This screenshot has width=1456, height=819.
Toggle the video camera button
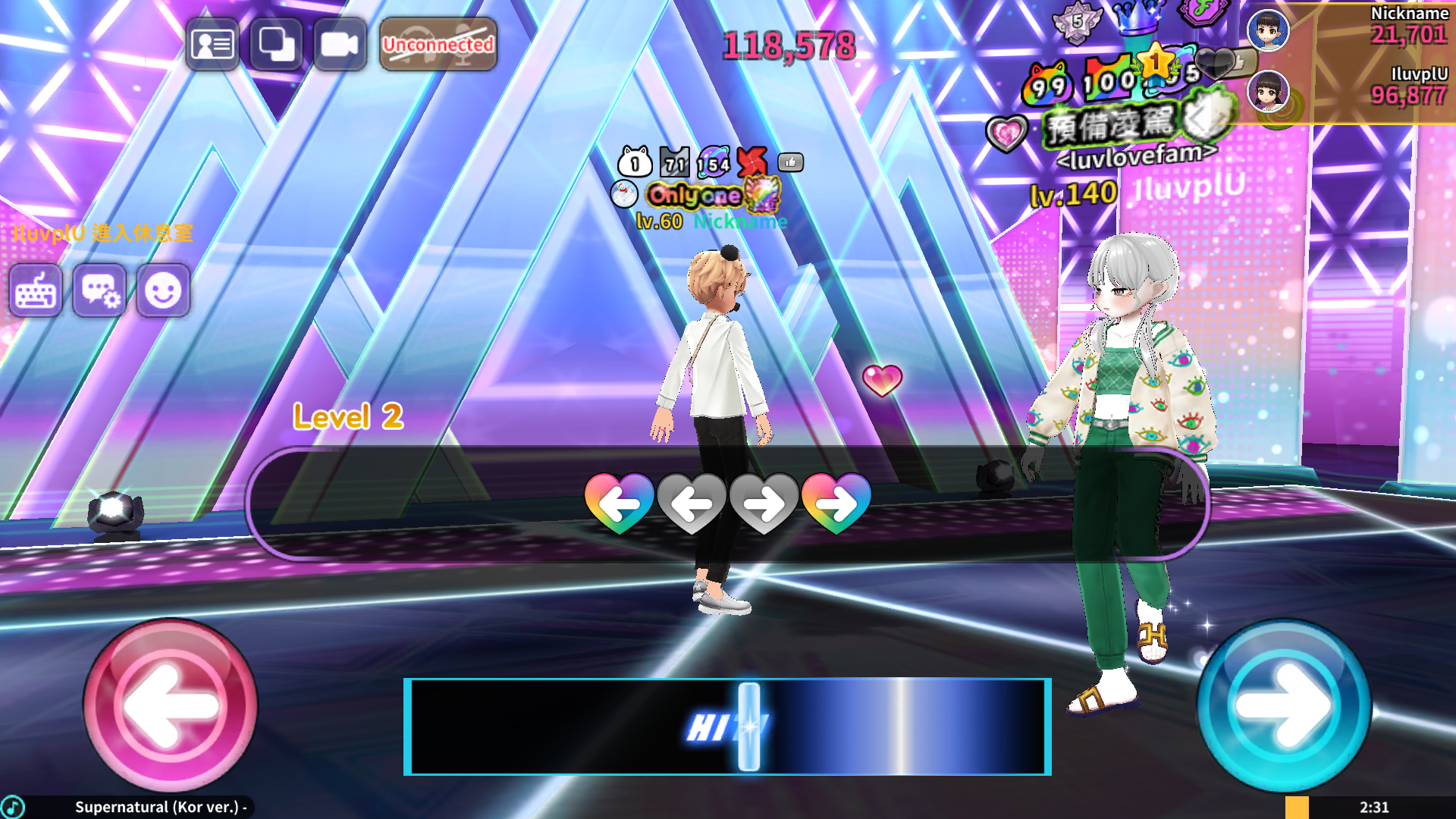click(340, 45)
